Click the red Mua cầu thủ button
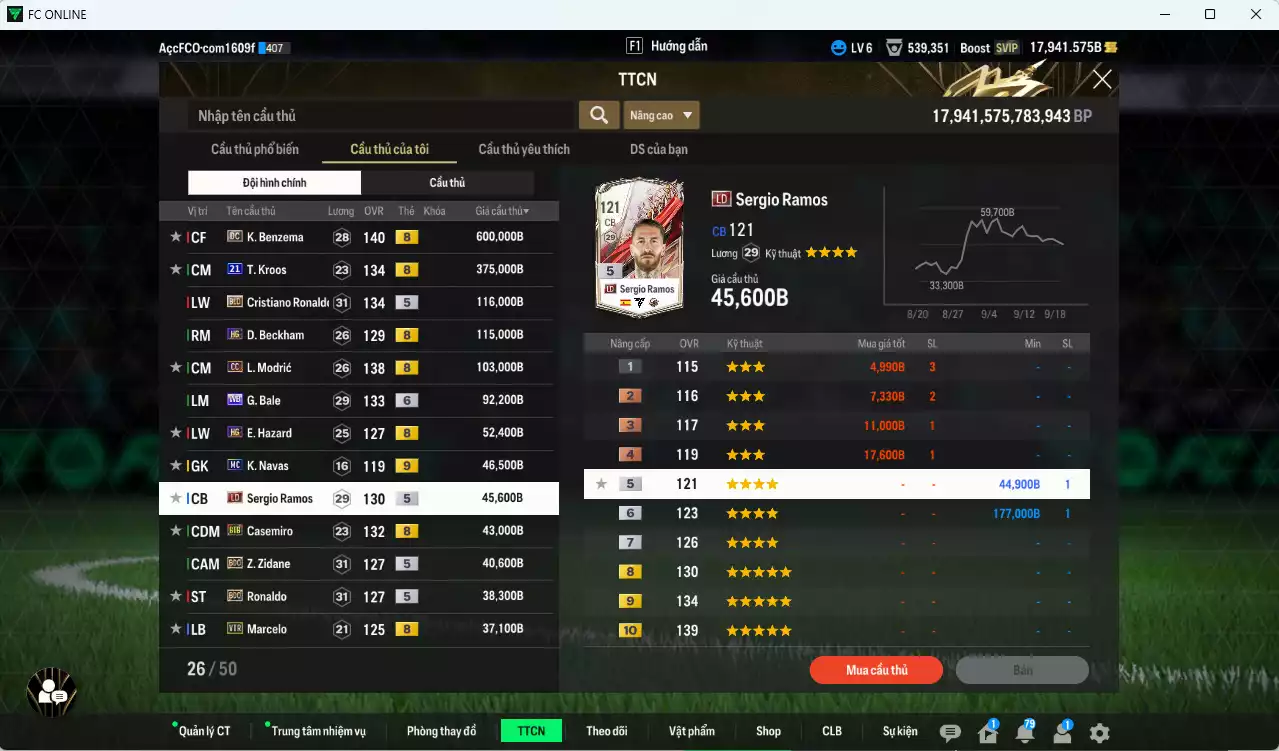Image resolution: width=1279 pixels, height=751 pixels. (x=876, y=670)
